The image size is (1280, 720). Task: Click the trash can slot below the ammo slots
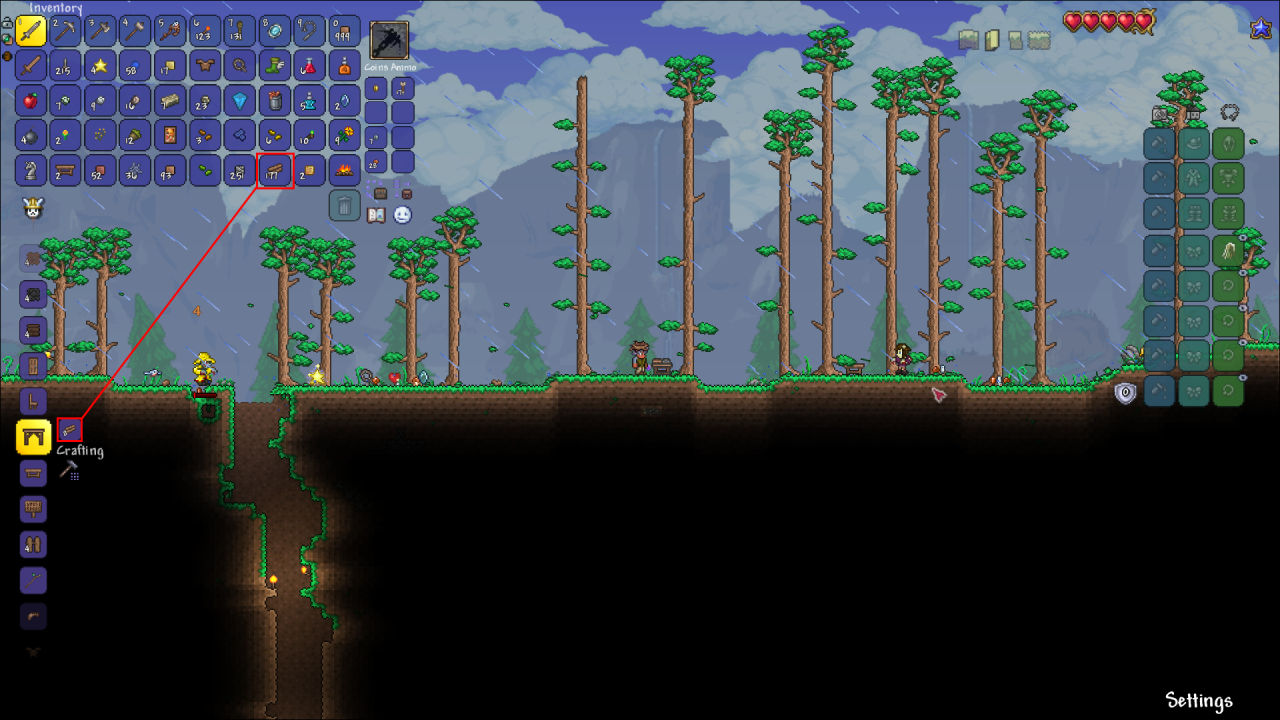pyautogui.click(x=344, y=203)
